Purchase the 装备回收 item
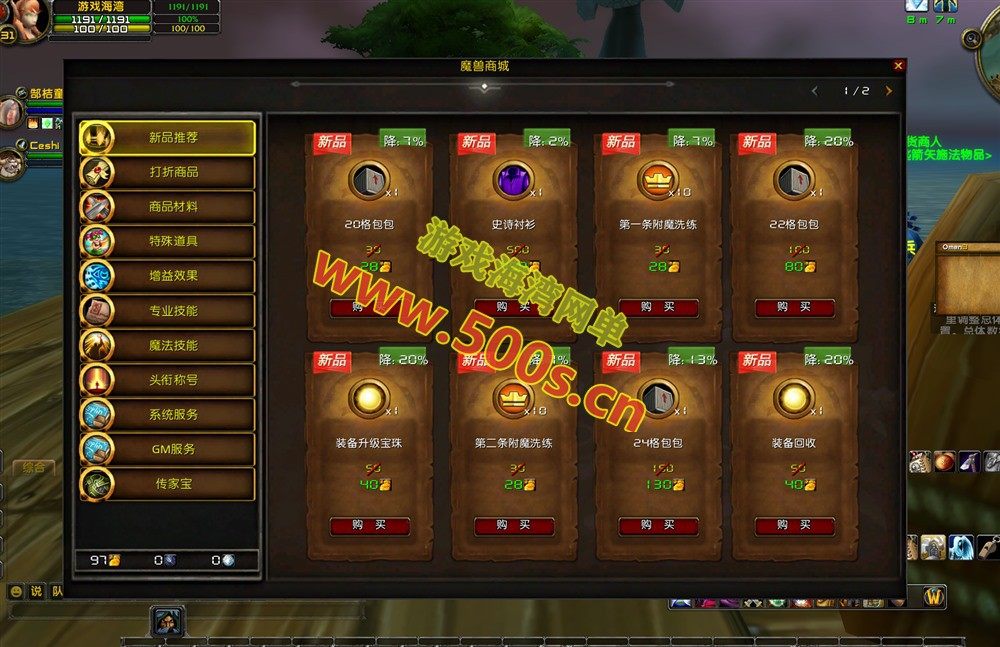Viewport: 1000px width, 647px height. click(794, 526)
